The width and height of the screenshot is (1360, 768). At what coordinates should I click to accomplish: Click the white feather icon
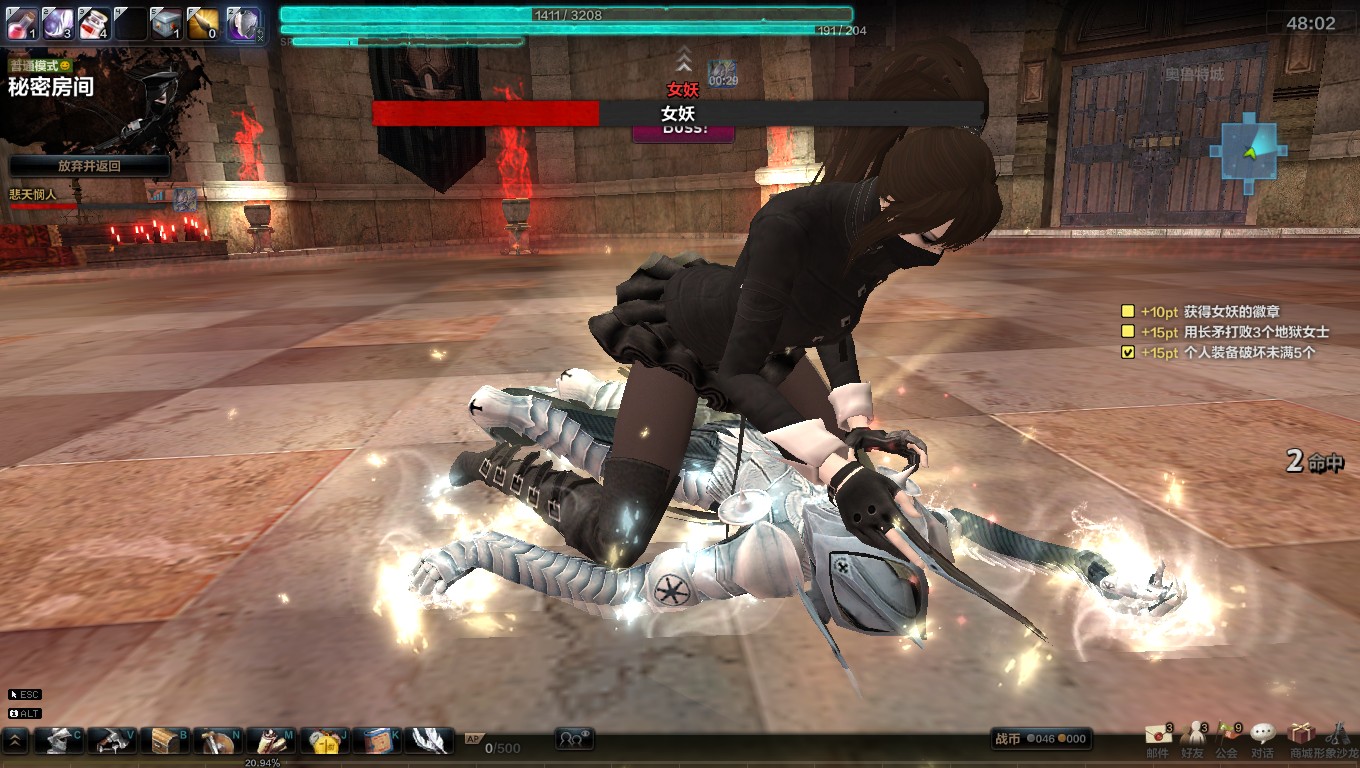[x=429, y=740]
